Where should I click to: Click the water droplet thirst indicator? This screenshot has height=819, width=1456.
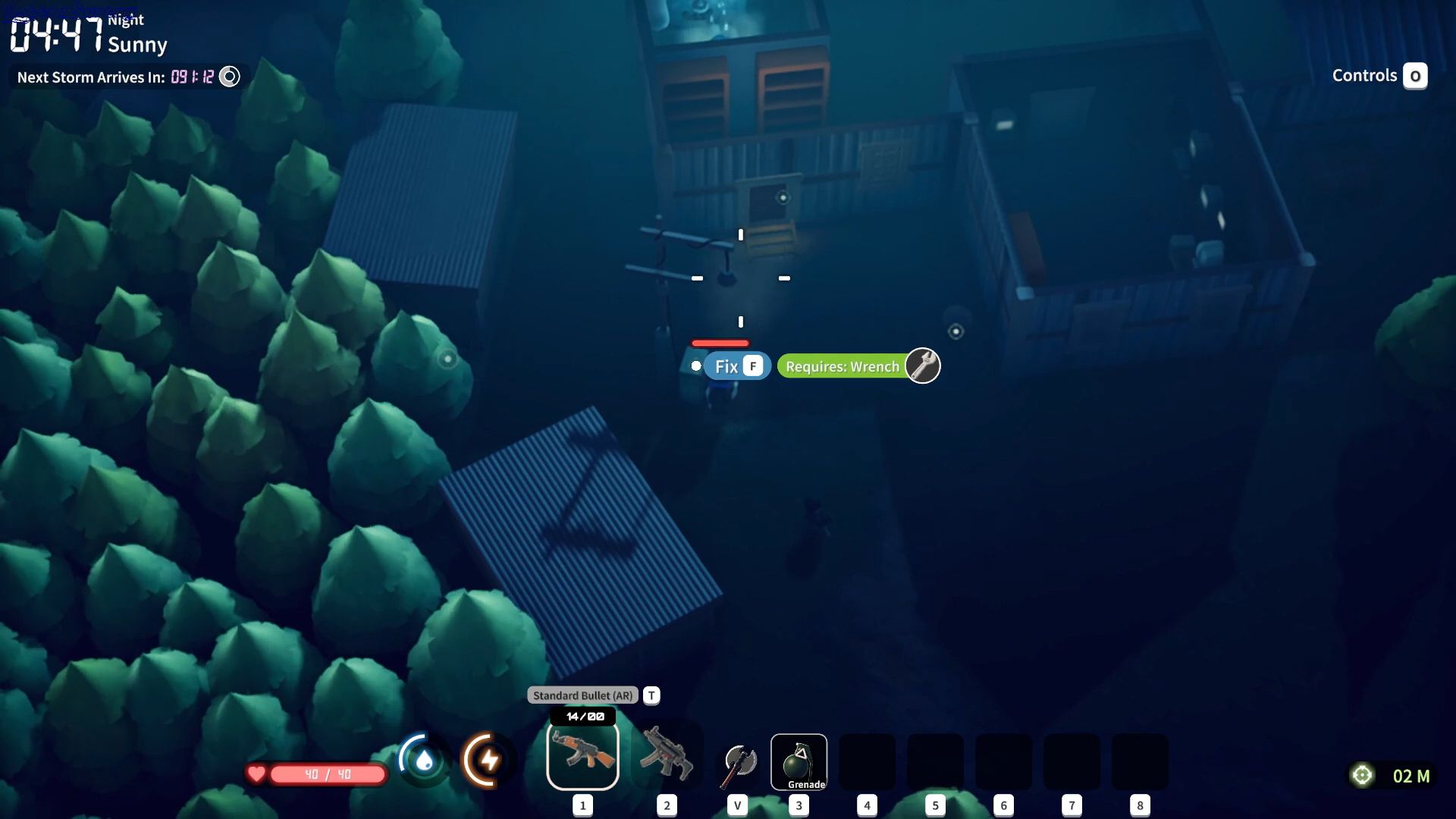click(x=424, y=759)
